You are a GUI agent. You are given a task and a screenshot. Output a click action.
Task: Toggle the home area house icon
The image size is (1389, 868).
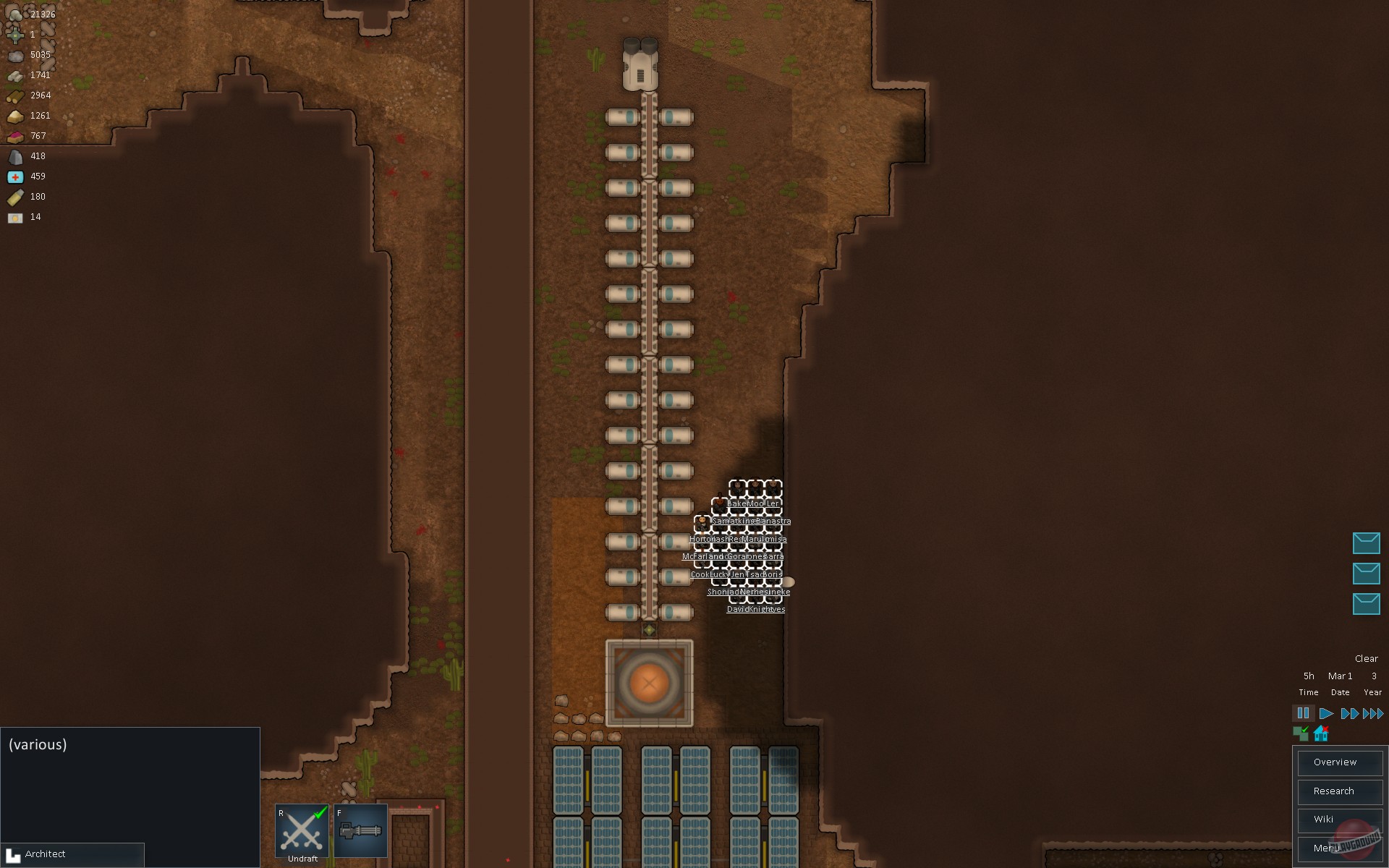pyautogui.click(x=1320, y=733)
